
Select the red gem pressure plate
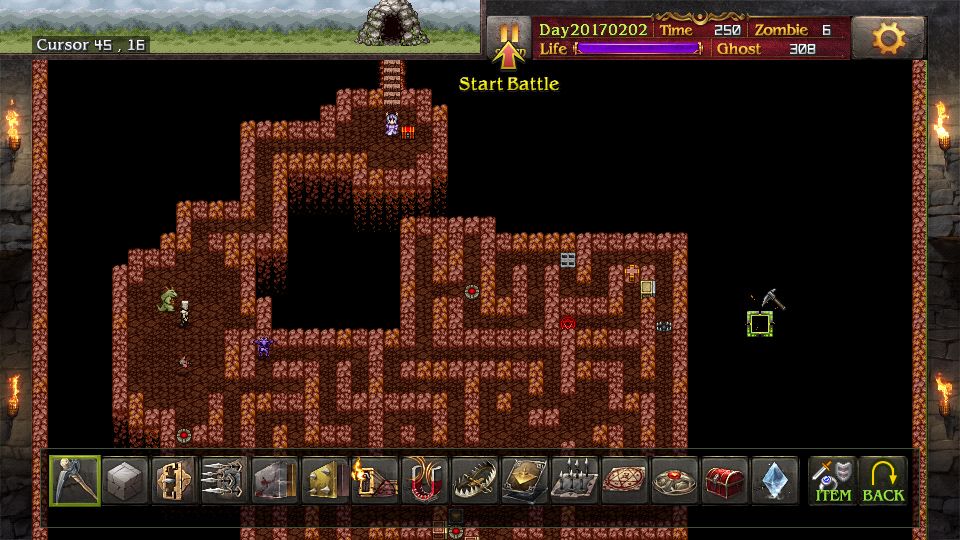[x=676, y=481]
